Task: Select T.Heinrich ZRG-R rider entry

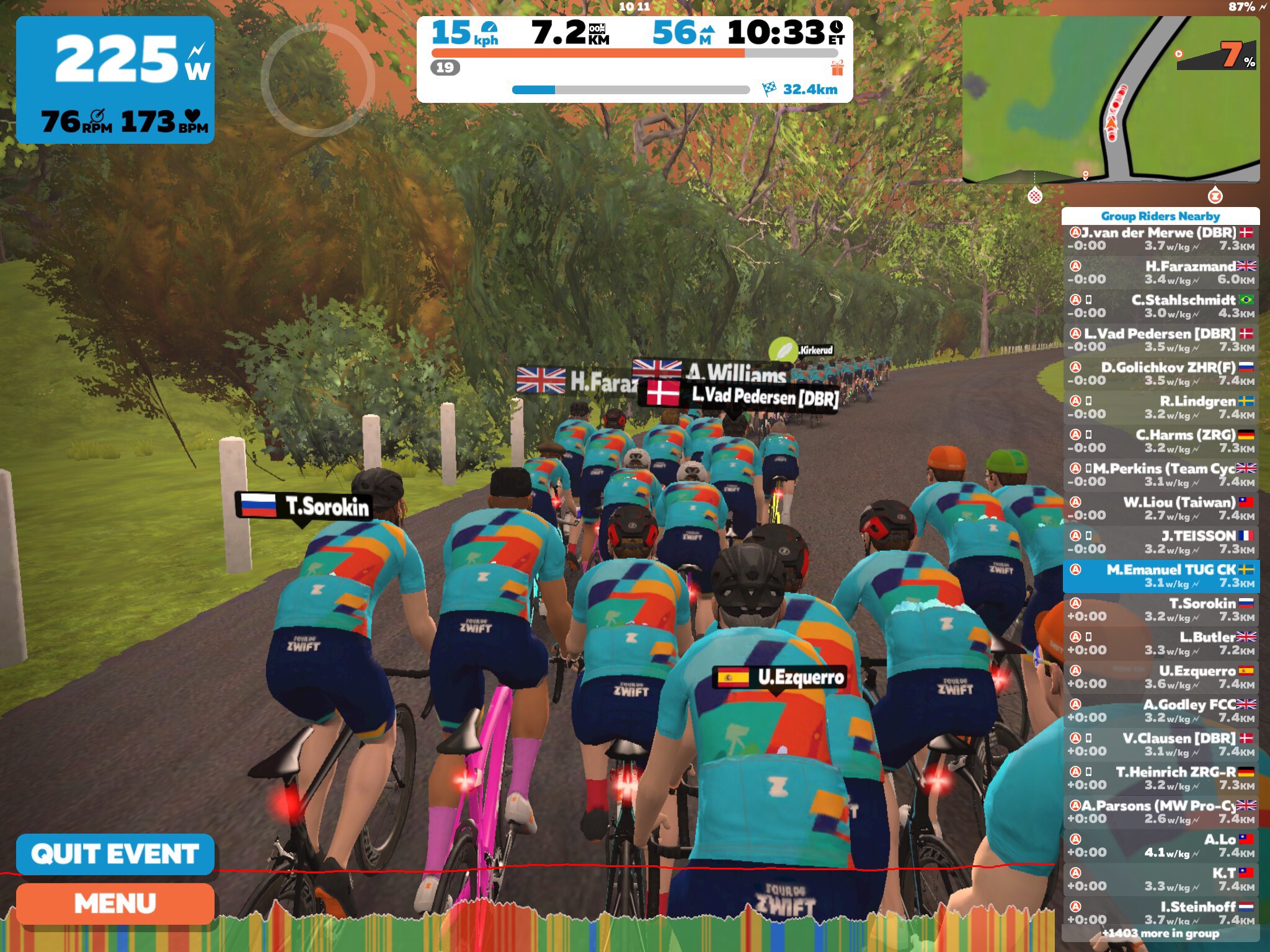Action: pos(1161,778)
